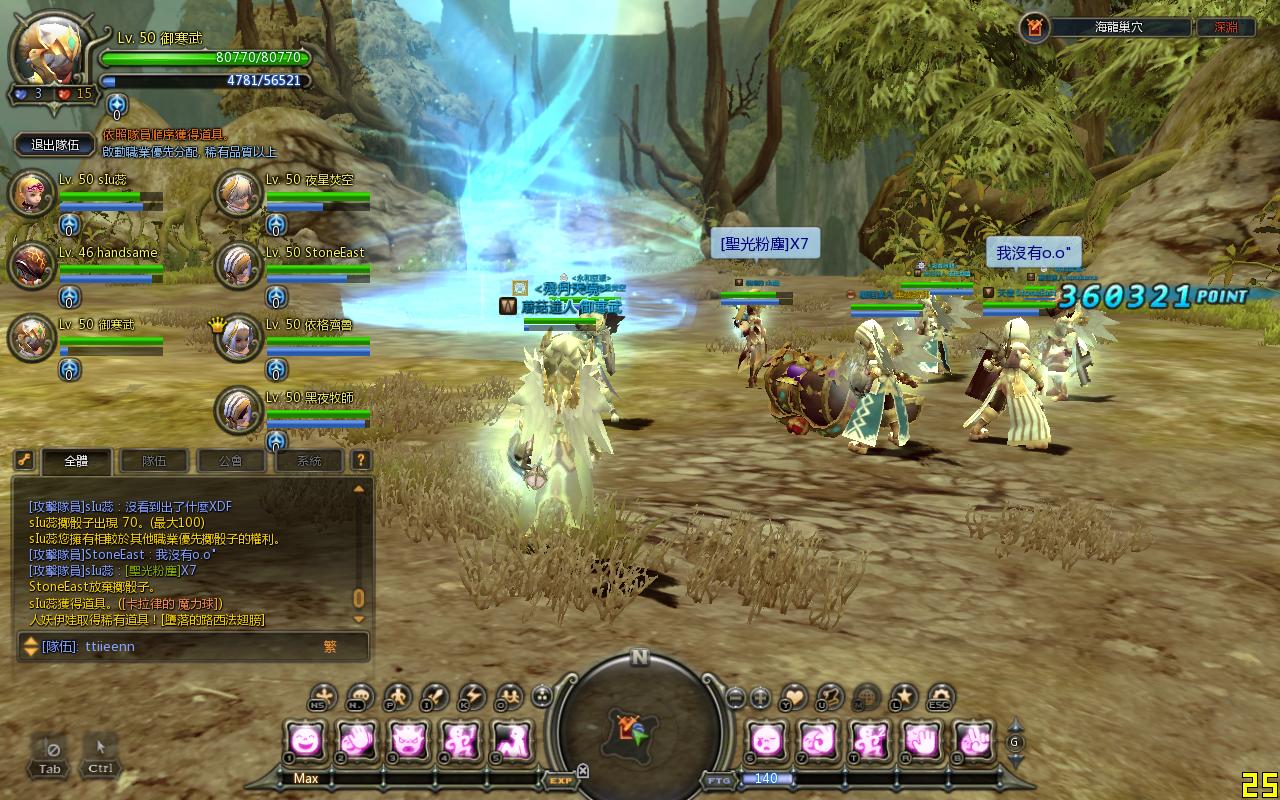The image size is (1280, 800).
Task: Open chat help question mark button
Action: pos(361,461)
